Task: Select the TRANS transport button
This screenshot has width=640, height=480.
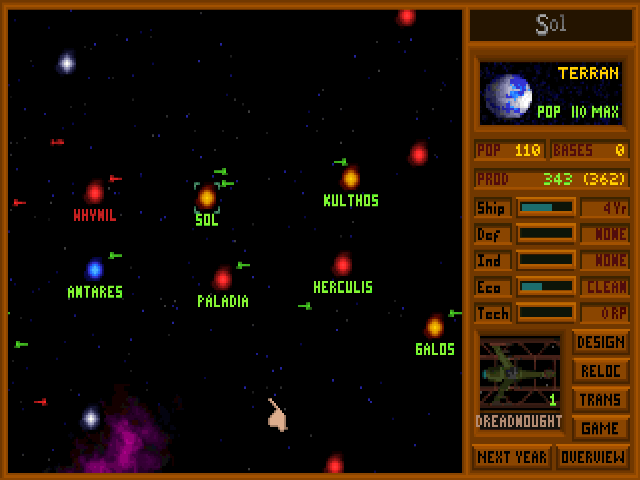Action: tap(600, 400)
